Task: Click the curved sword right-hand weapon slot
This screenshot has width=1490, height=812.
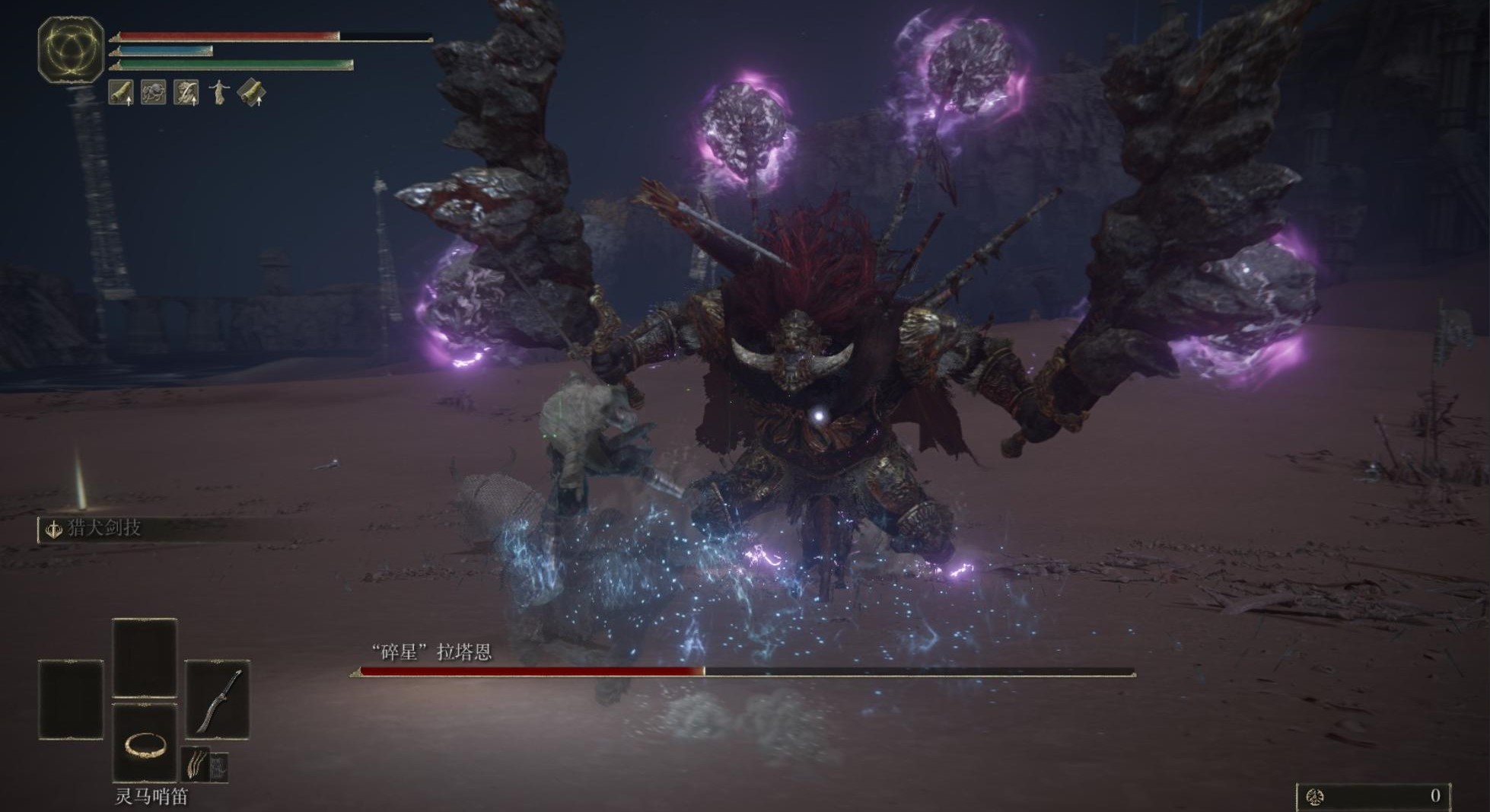Action: (218, 699)
